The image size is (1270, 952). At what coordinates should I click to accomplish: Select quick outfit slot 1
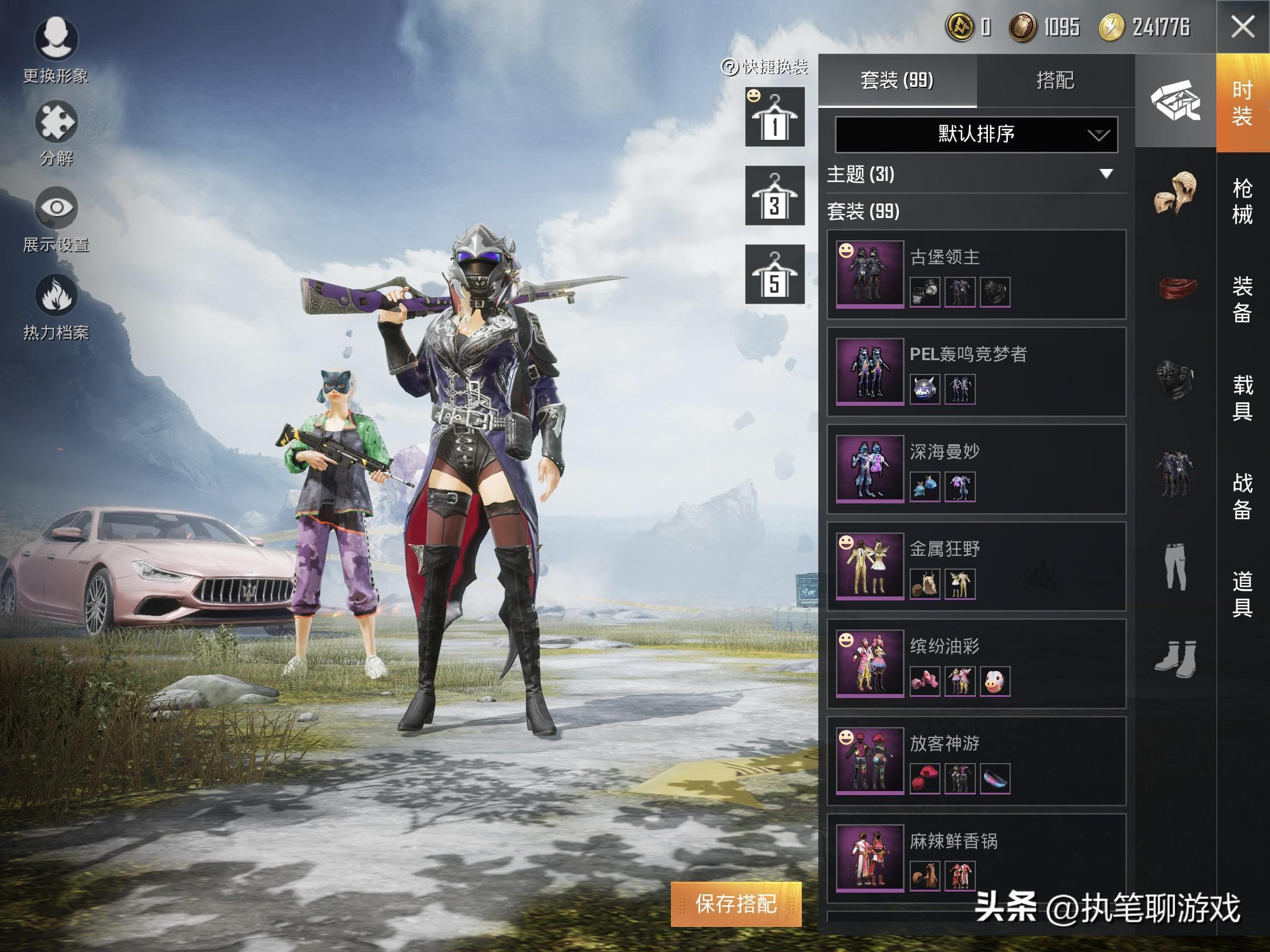(774, 117)
